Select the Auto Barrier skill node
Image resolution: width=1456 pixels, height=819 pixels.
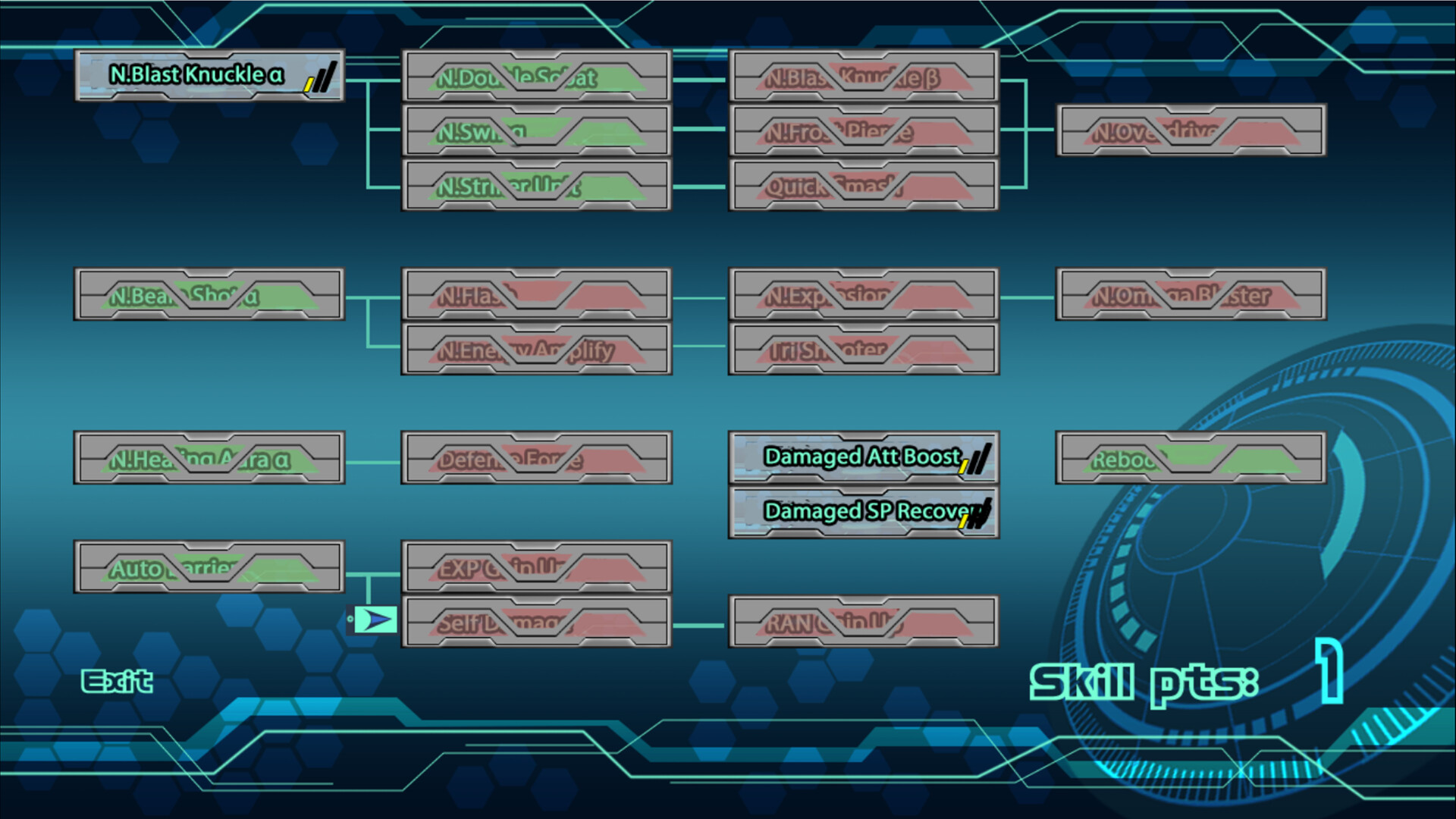(209, 567)
